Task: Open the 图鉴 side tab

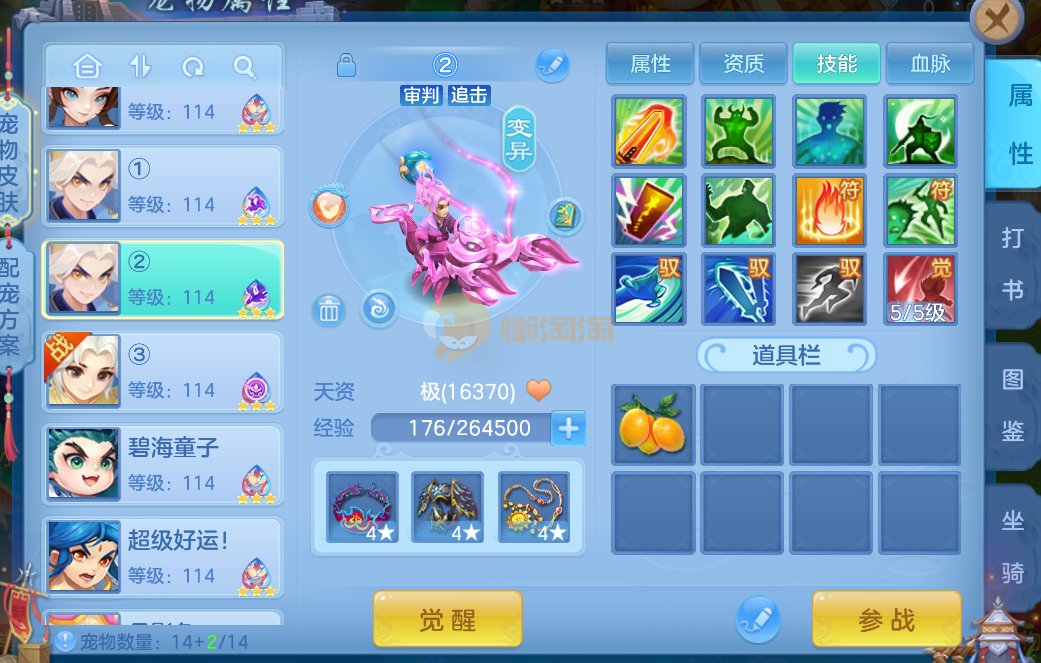Action: click(1012, 405)
